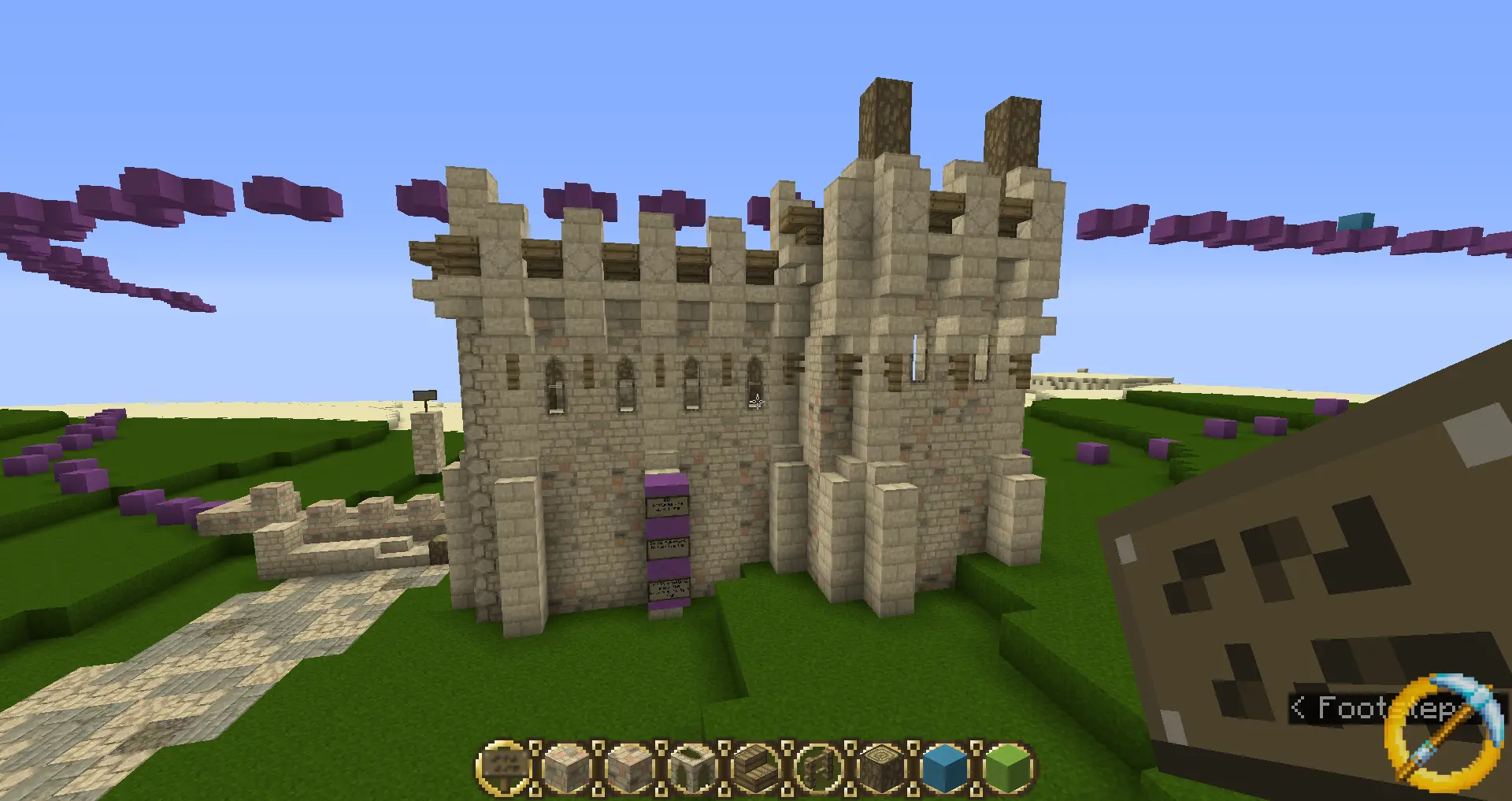Viewport: 1512px width, 801px height.
Task: Click the signpost left of the castle
Action: (x=424, y=394)
